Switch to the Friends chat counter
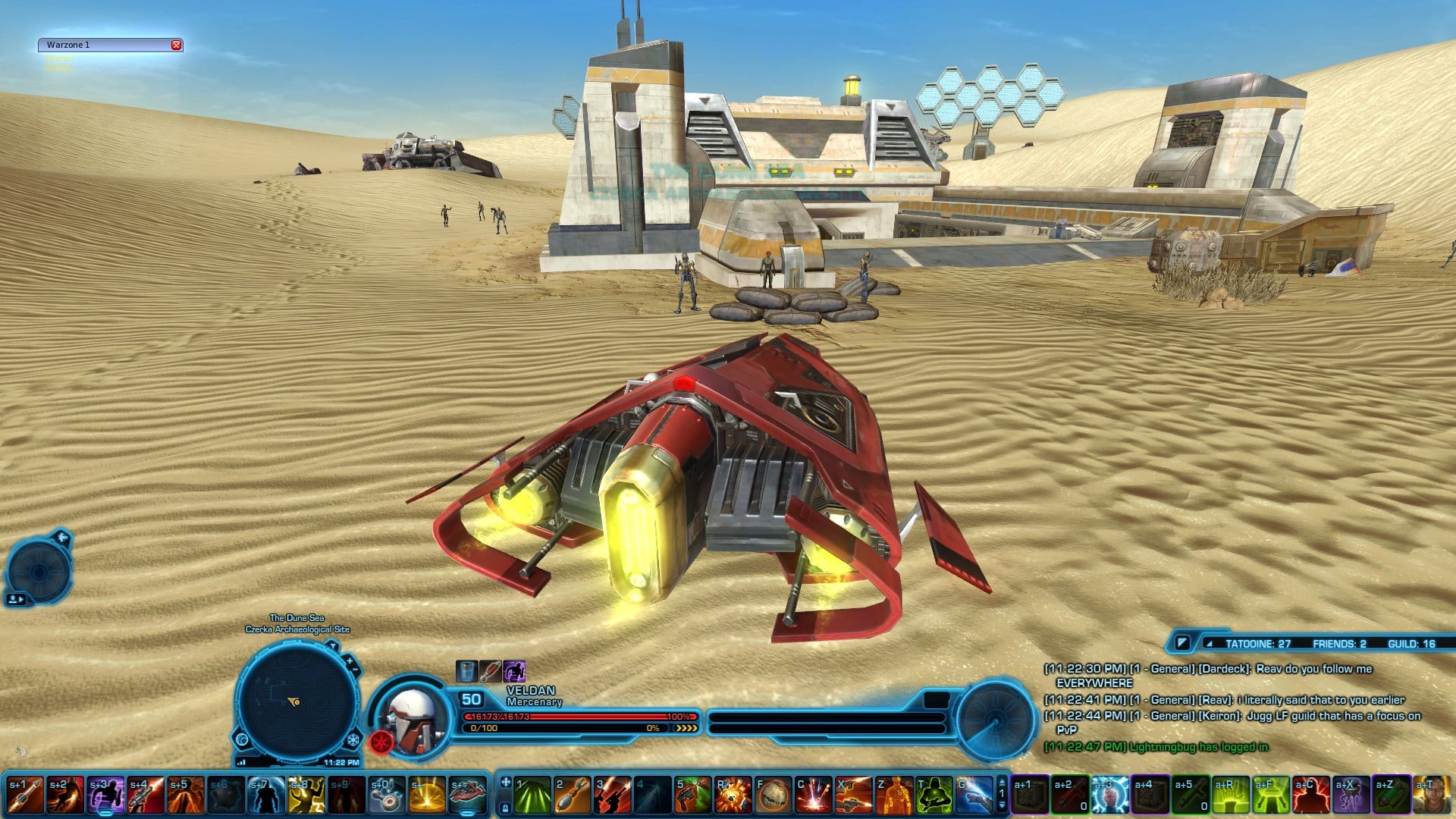The image size is (1456, 819). (1338, 644)
